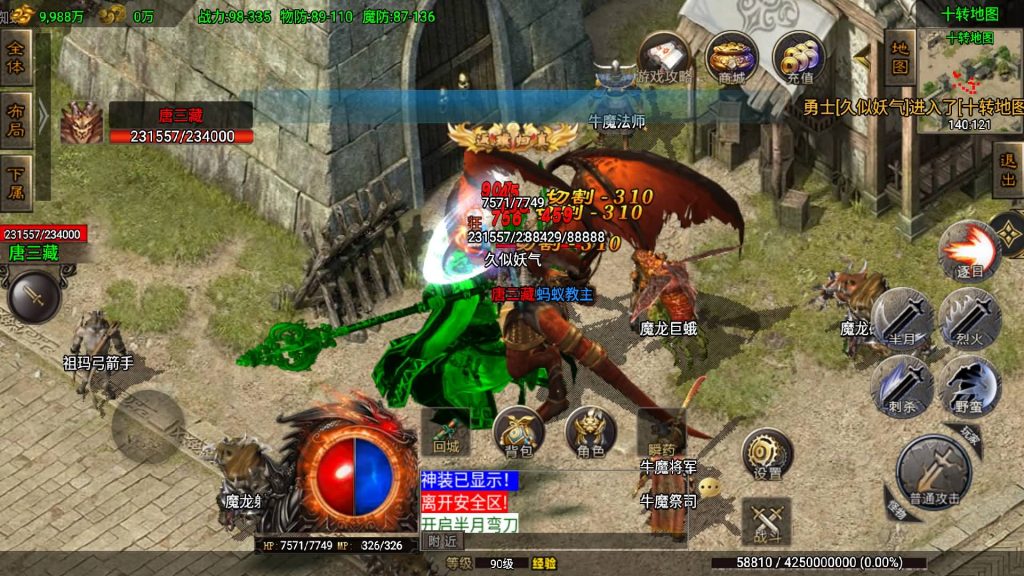
Task: Click the 地图 map button
Action: click(900, 58)
